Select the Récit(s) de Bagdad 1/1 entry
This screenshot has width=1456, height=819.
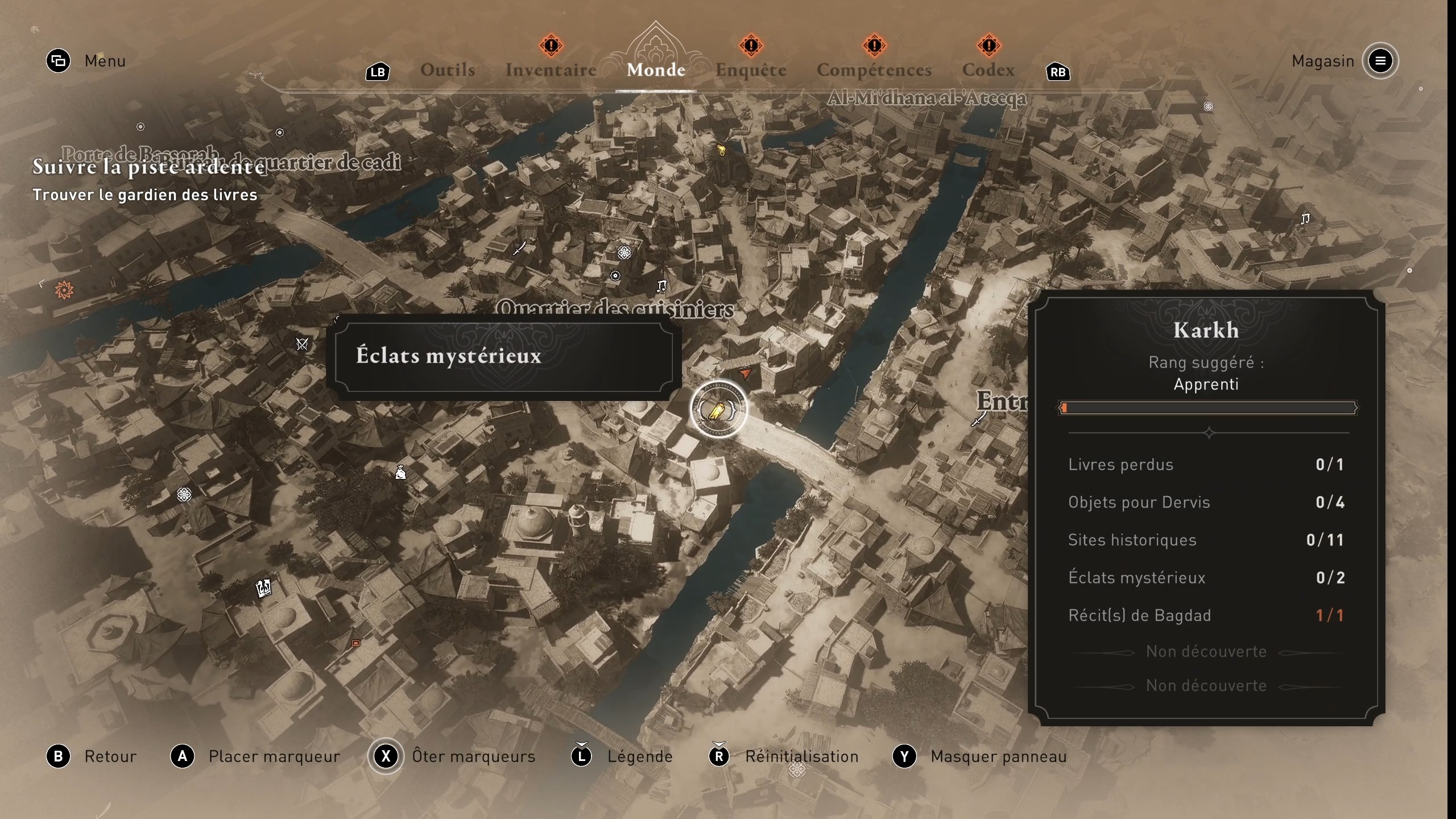[x=1207, y=615]
